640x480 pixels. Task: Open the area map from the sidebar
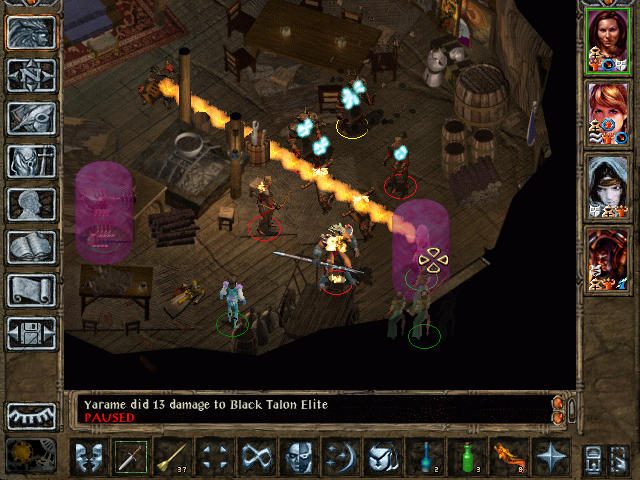[32, 75]
